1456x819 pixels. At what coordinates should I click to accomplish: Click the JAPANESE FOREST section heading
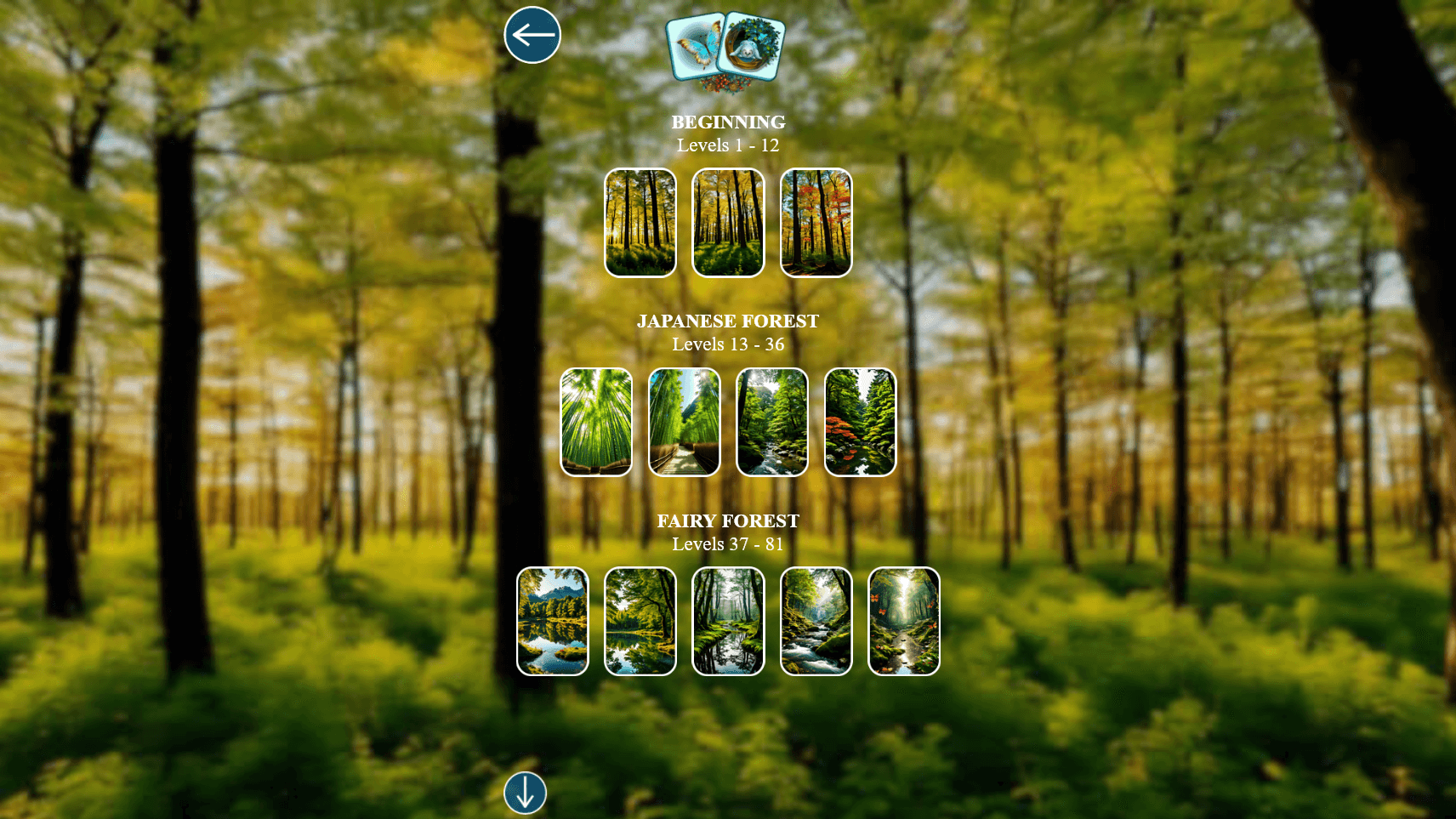727,321
